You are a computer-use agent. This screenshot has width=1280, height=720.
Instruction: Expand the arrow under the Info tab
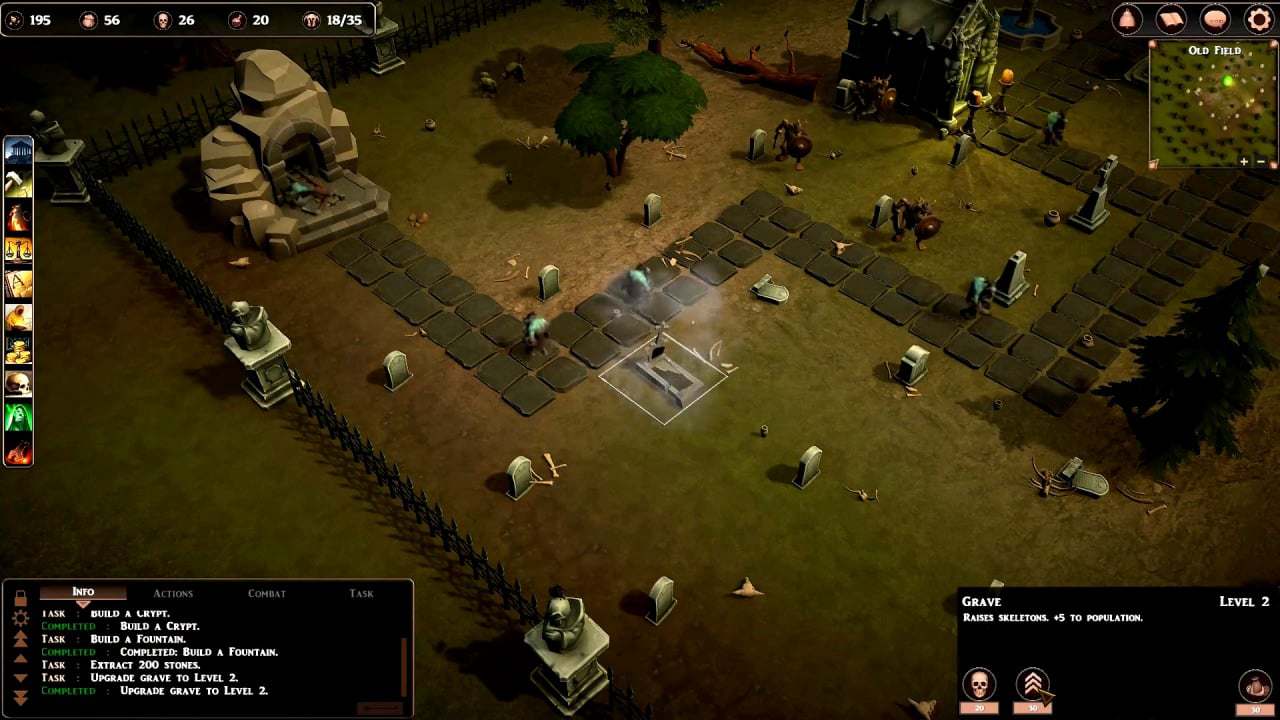[x=84, y=602]
